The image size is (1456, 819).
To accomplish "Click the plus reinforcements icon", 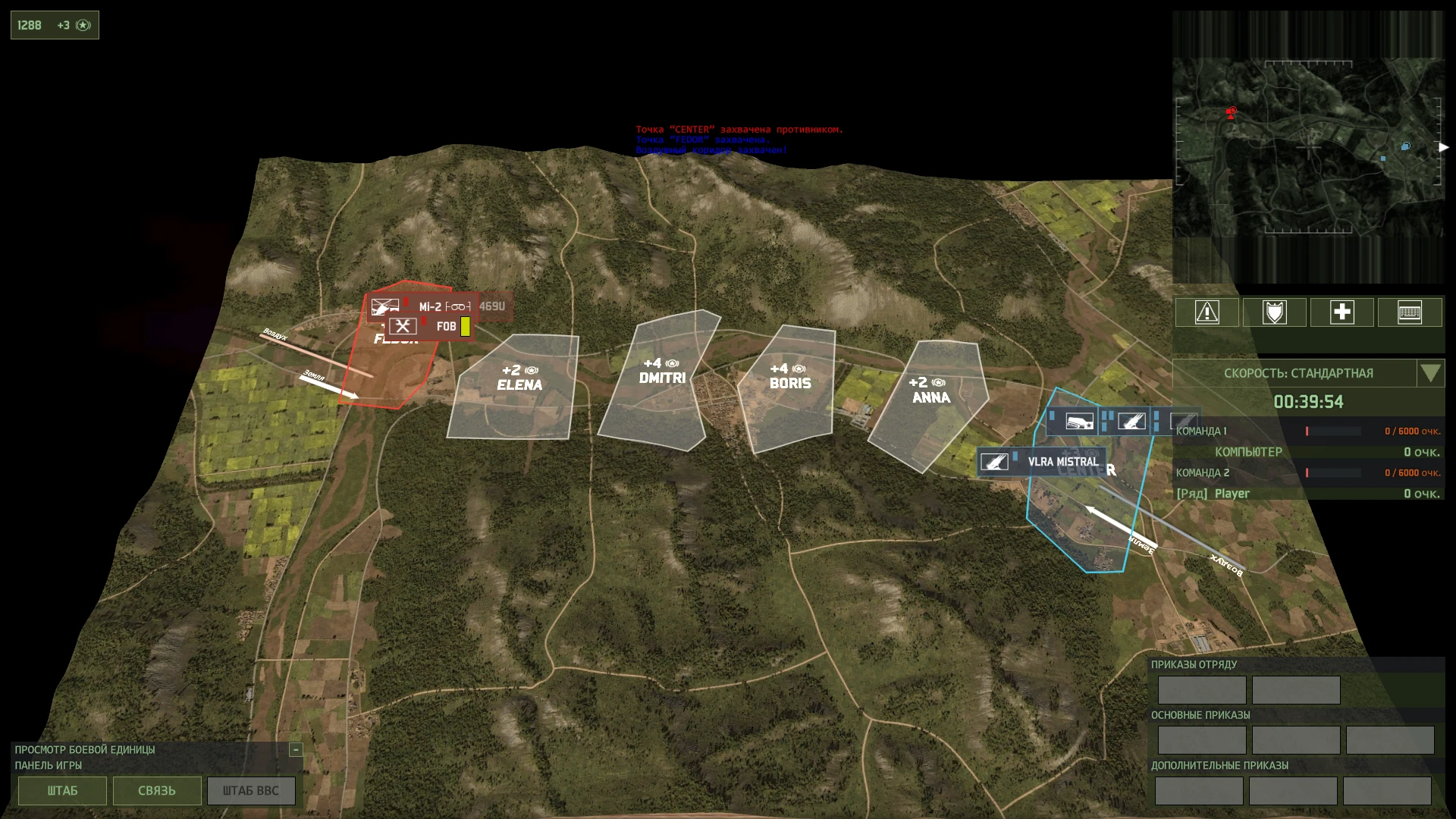I will pos(1342,312).
